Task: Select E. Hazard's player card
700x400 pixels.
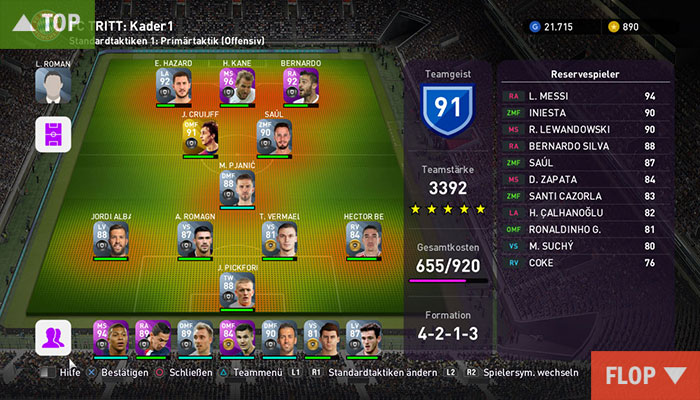Action: tap(172, 88)
